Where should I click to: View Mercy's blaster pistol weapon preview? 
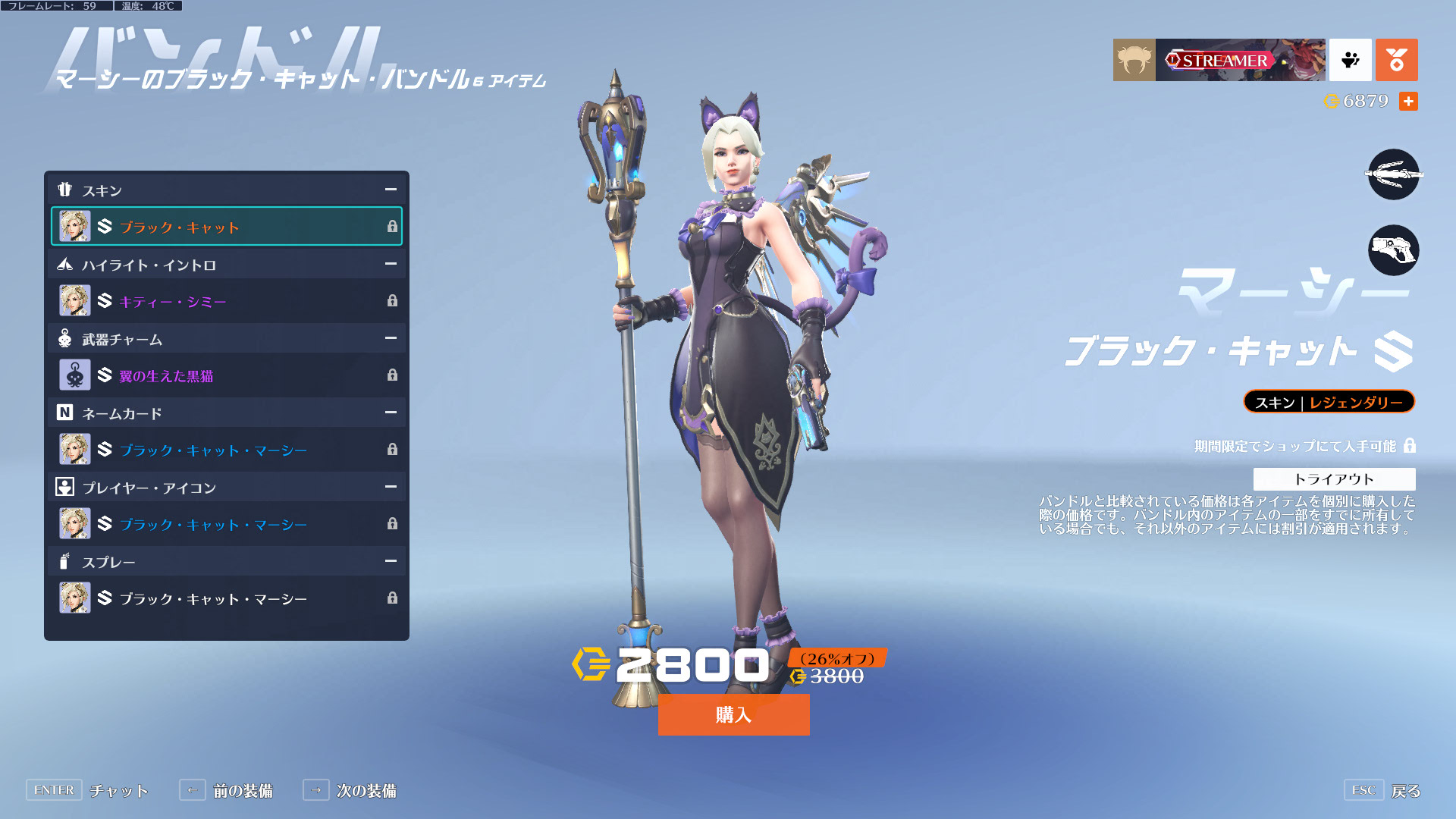pyautogui.click(x=1393, y=250)
